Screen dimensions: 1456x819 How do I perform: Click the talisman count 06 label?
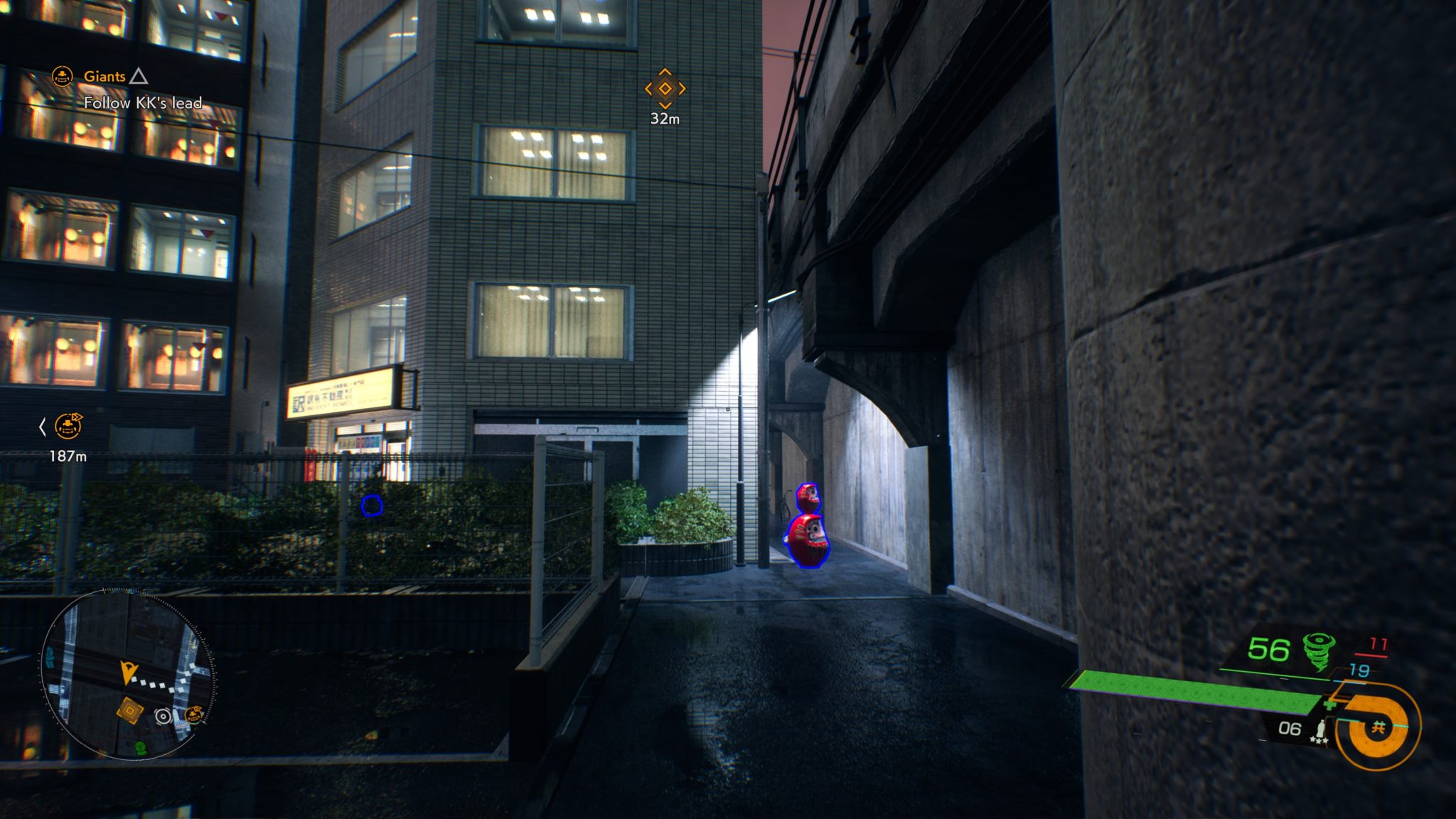pos(1290,729)
